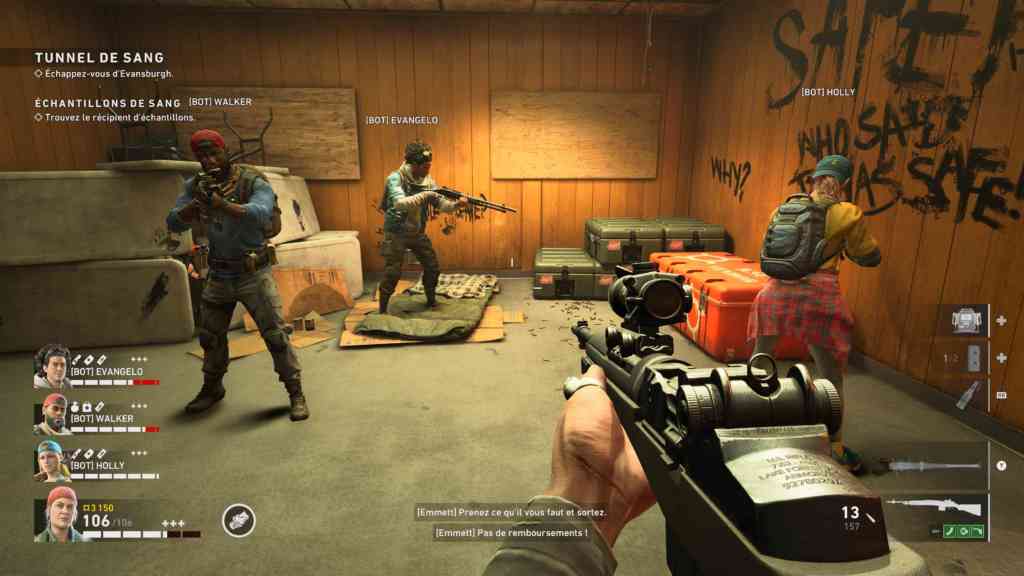Activate the round ability icon beside your health
Image resolution: width=1024 pixels, height=576 pixels.
[x=238, y=520]
